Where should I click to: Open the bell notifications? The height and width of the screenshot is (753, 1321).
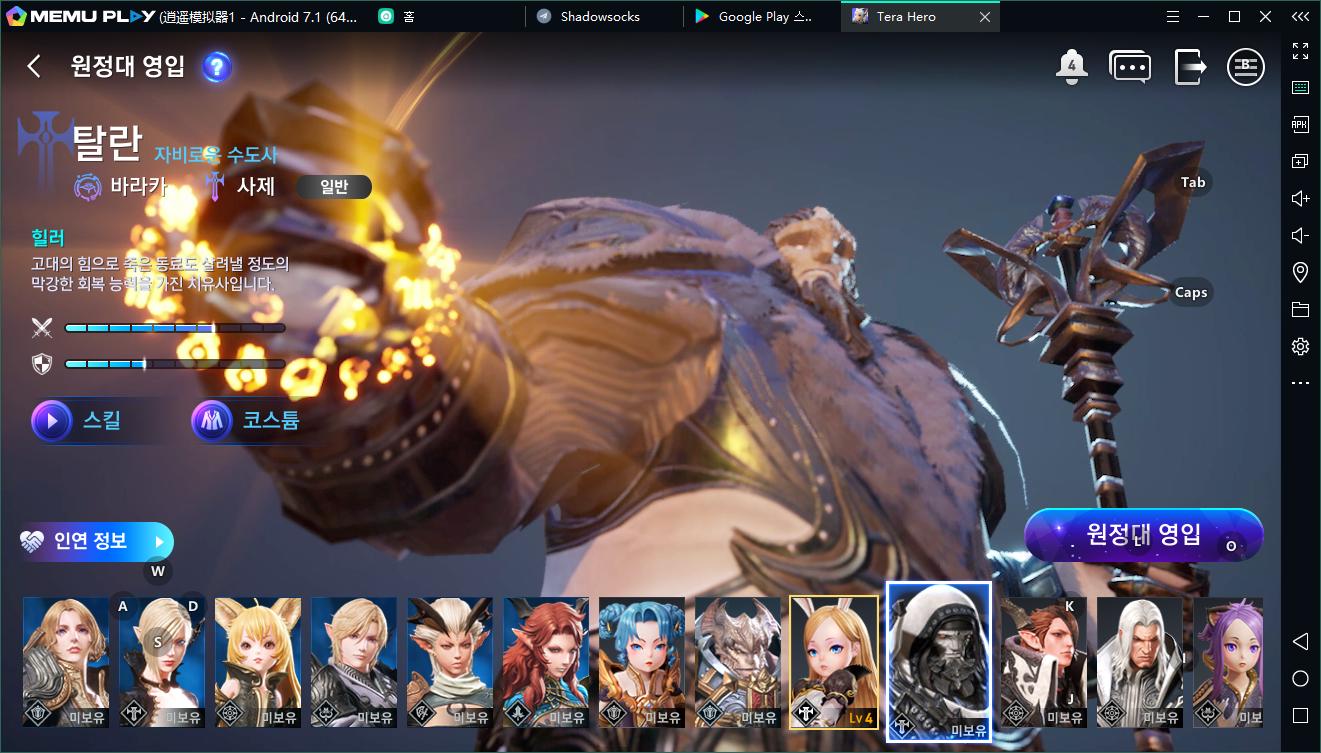point(1071,66)
